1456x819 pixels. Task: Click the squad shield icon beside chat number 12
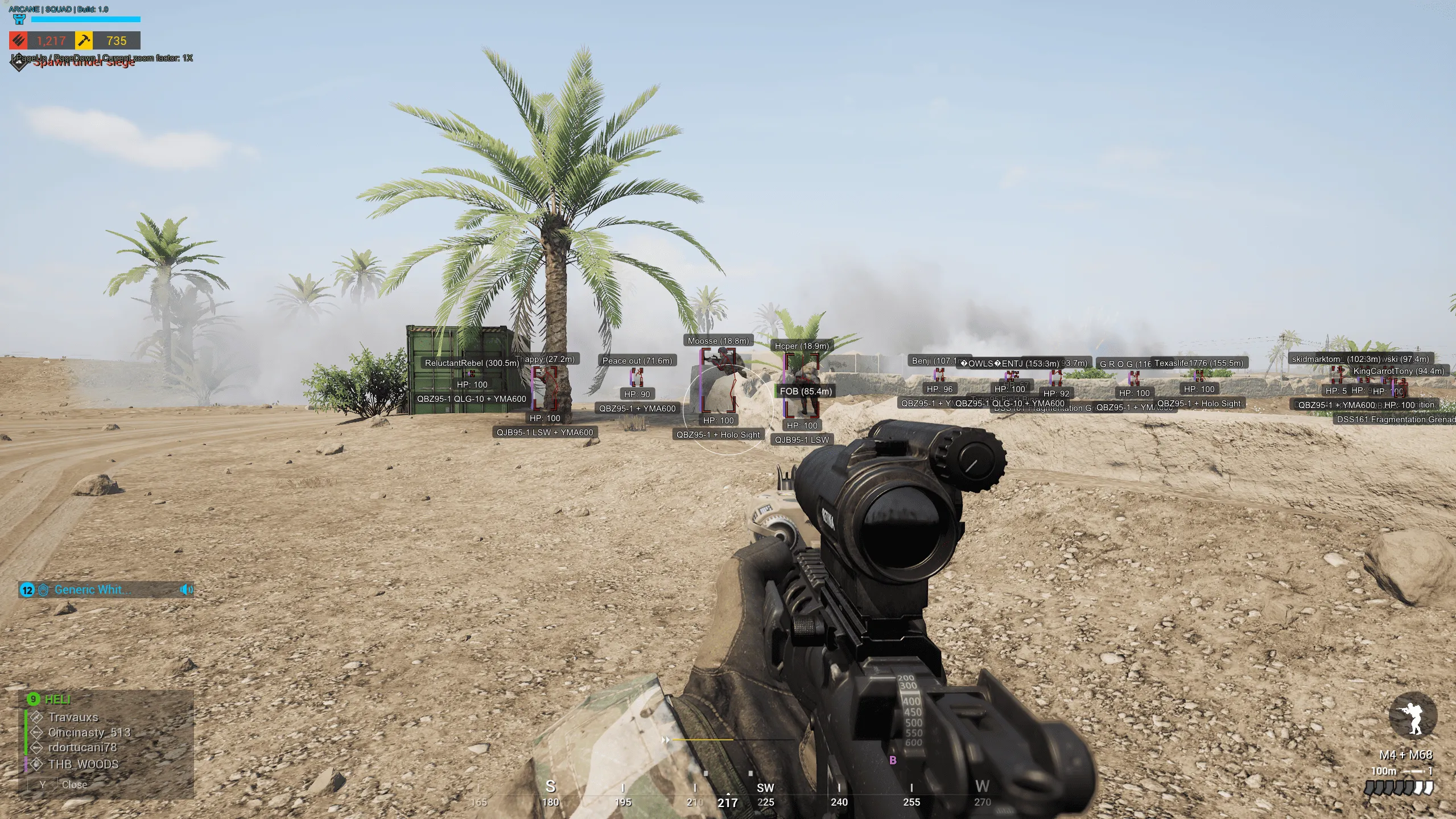43,590
